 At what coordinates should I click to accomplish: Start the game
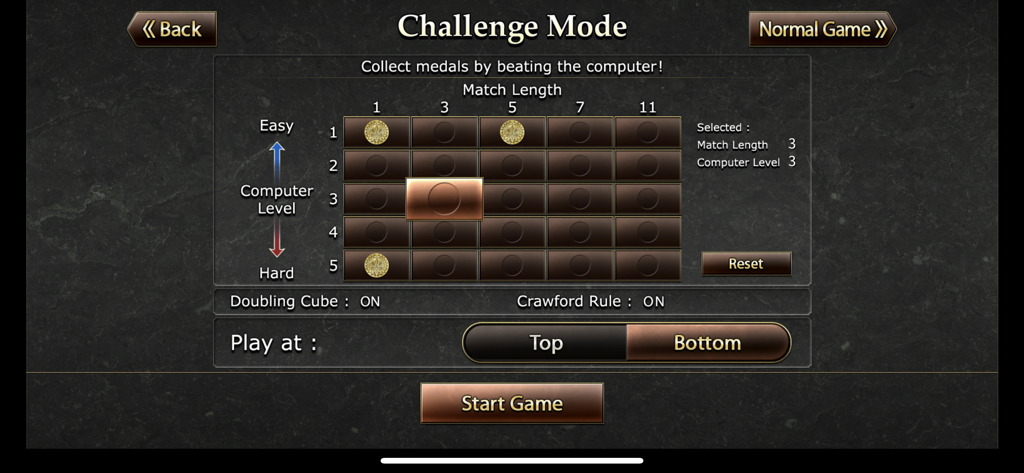[x=512, y=404]
